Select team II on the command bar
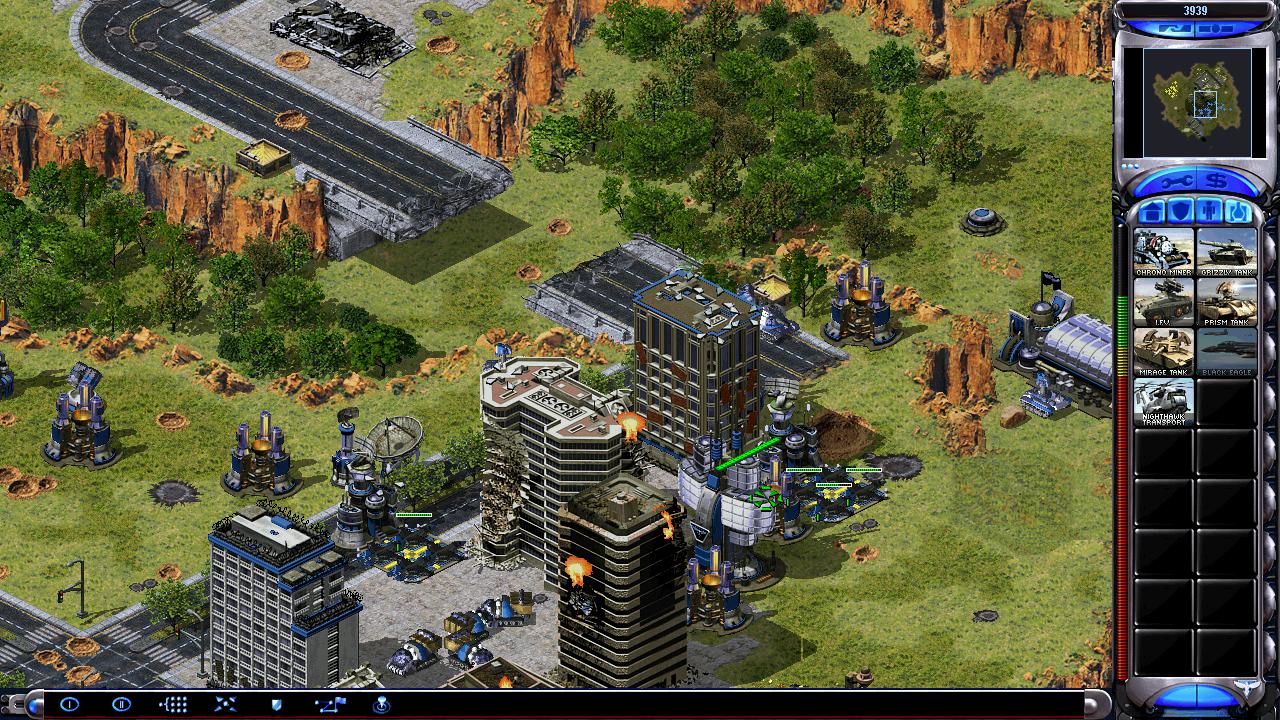Viewport: 1280px width, 720px height. point(121,704)
